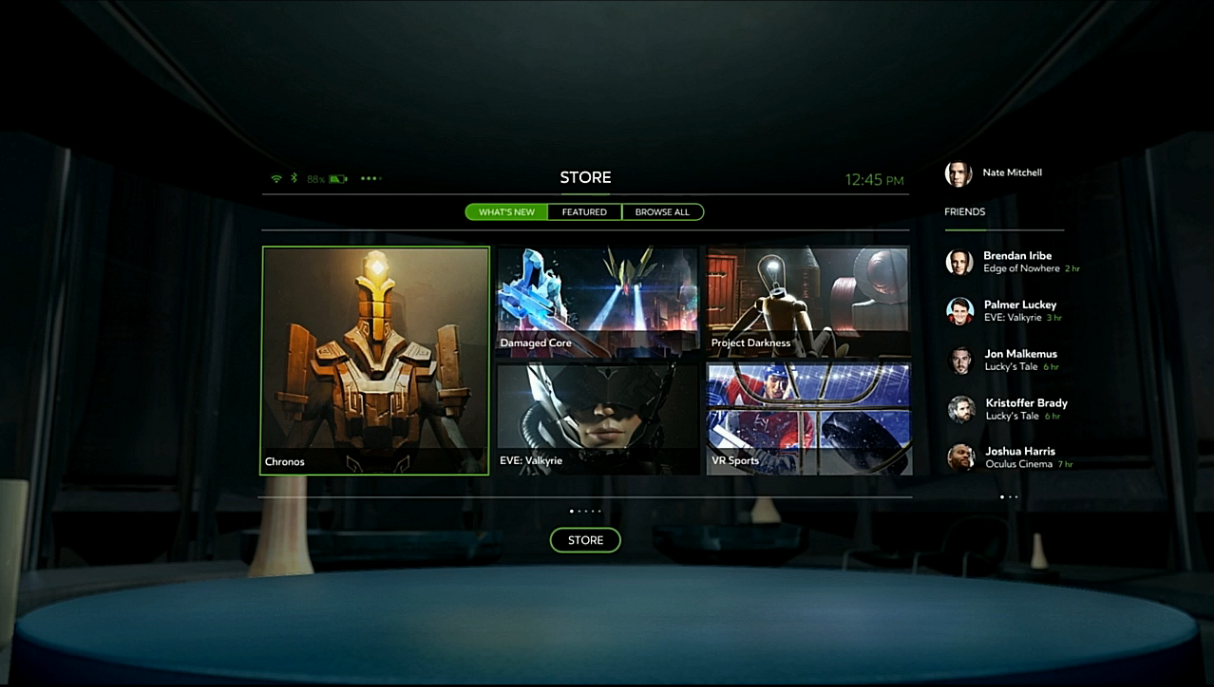Click the Store button below the tiles
Image resolution: width=1214 pixels, height=687 pixels.
[585, 540]
